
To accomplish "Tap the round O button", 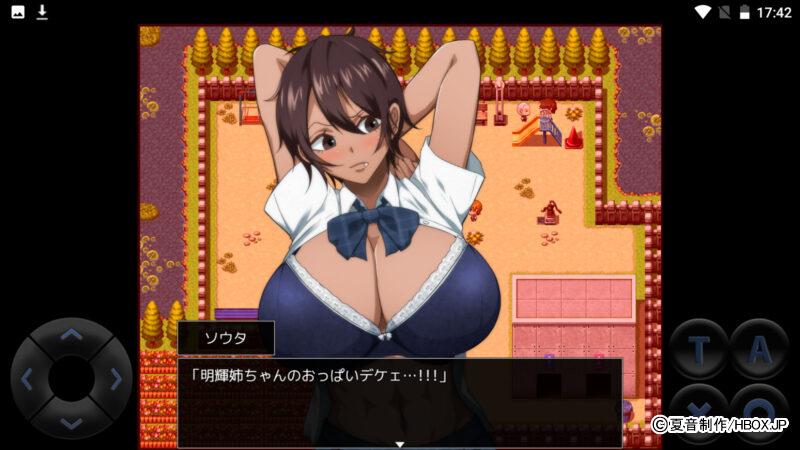I will pyautogui.click(x=759, y=413).
